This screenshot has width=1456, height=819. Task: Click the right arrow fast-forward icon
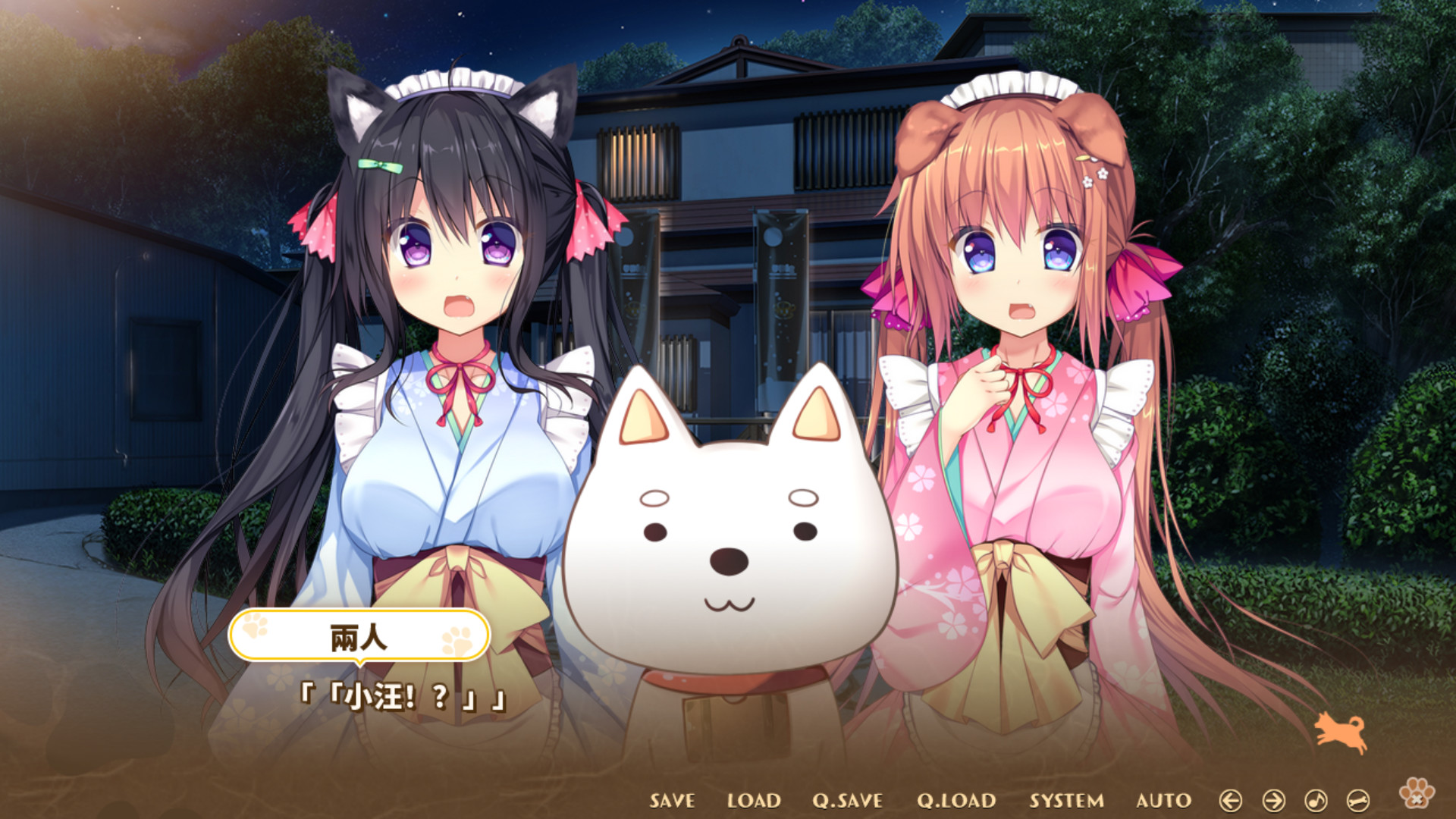click(x=1273, y=801)
